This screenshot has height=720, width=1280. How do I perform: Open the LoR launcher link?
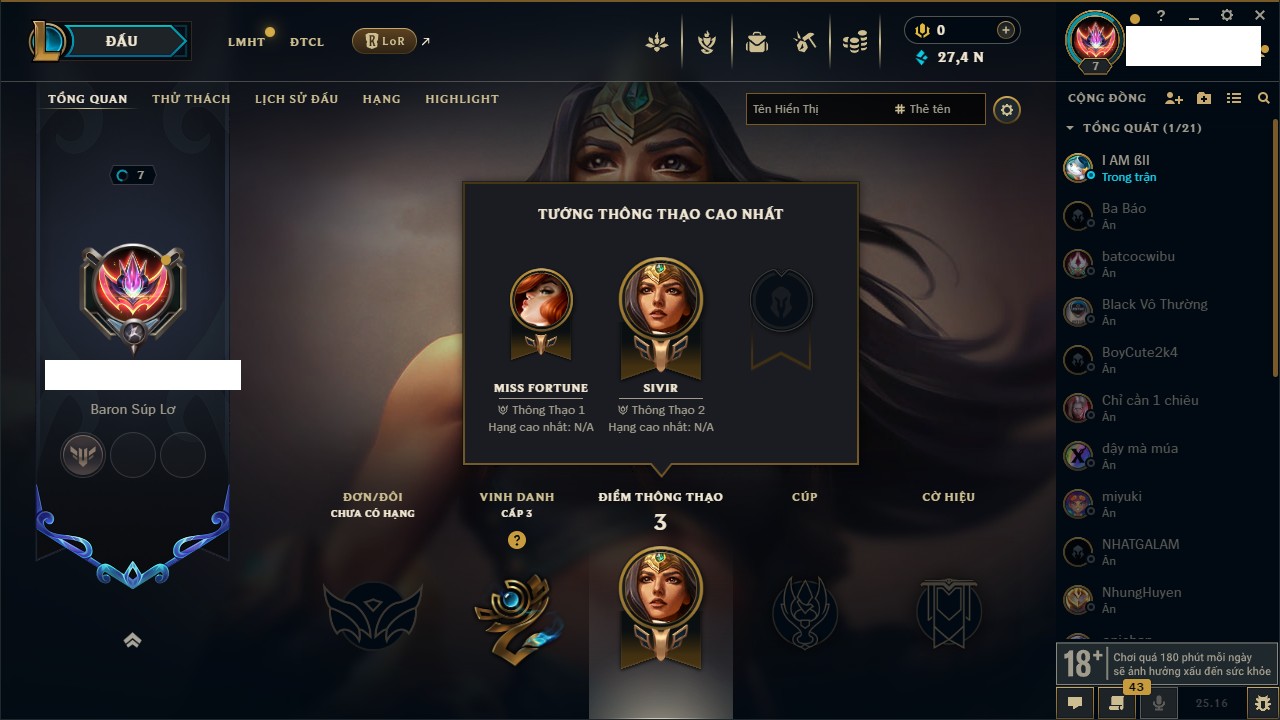pyautogui.click(x=385, y=42)
